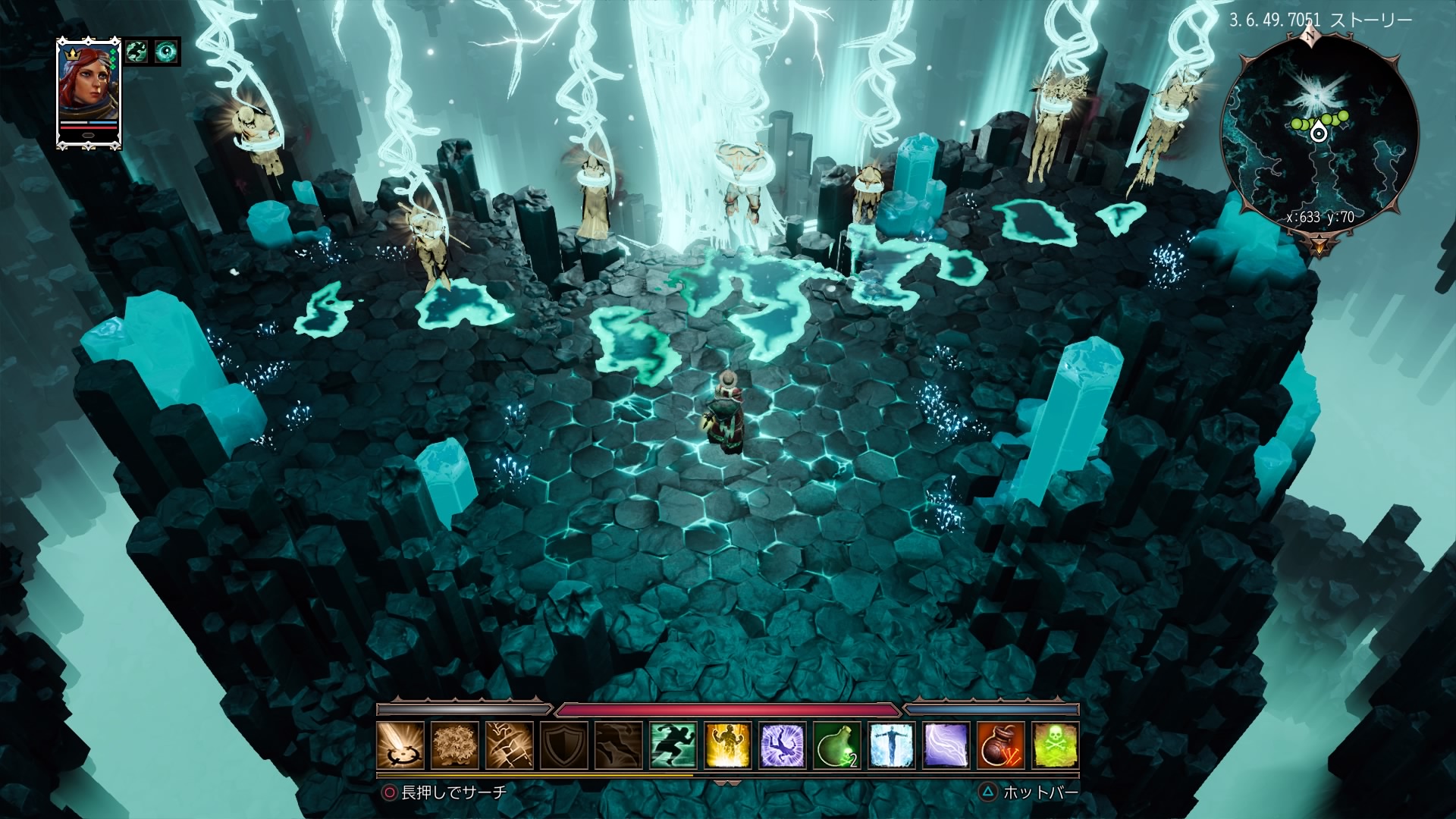1456x819 pixels.
Task: Inspect the running figure status effect icon
Action: (137, 52)
